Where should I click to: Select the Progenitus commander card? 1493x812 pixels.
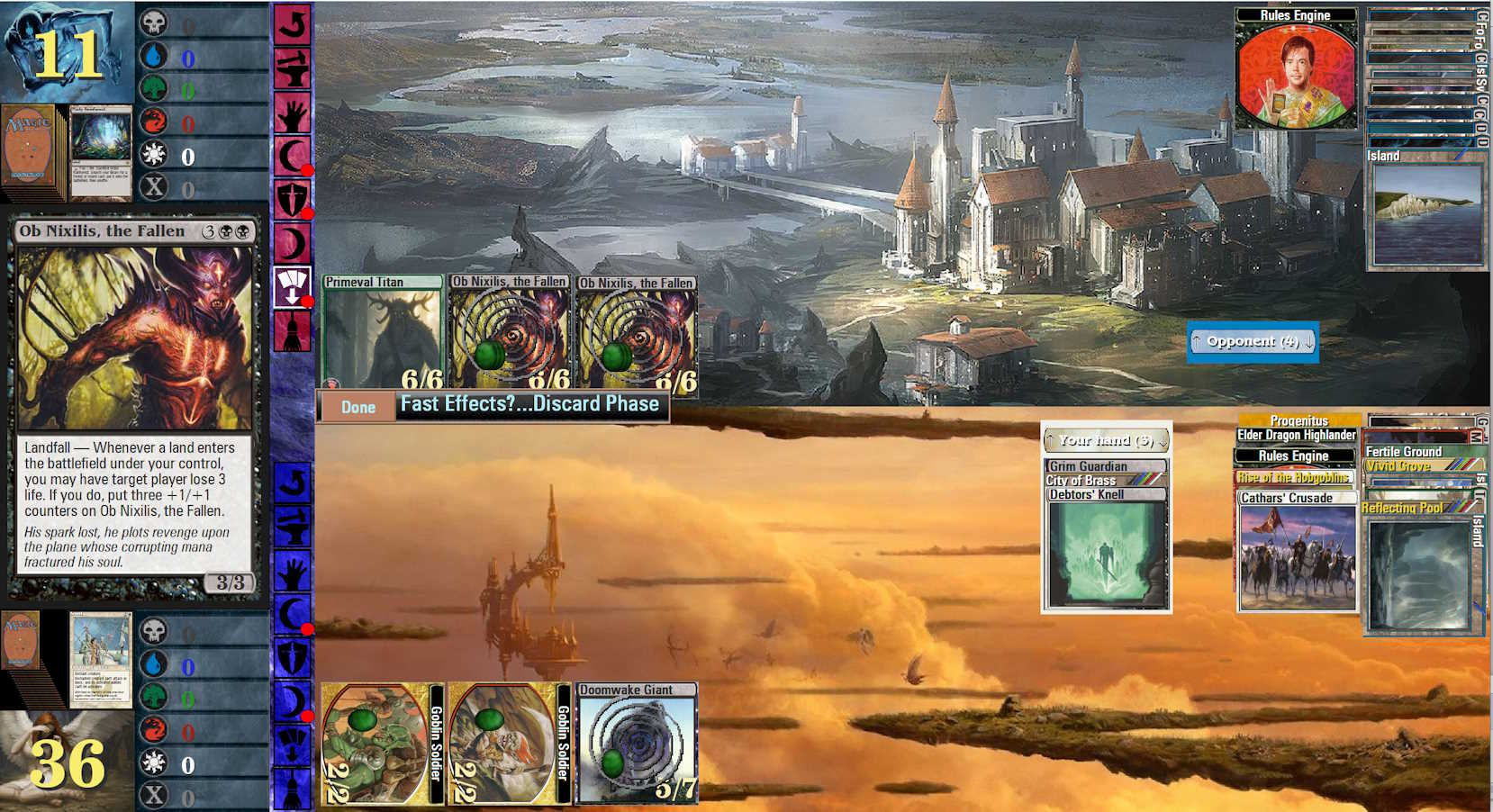click(1298, 420)
